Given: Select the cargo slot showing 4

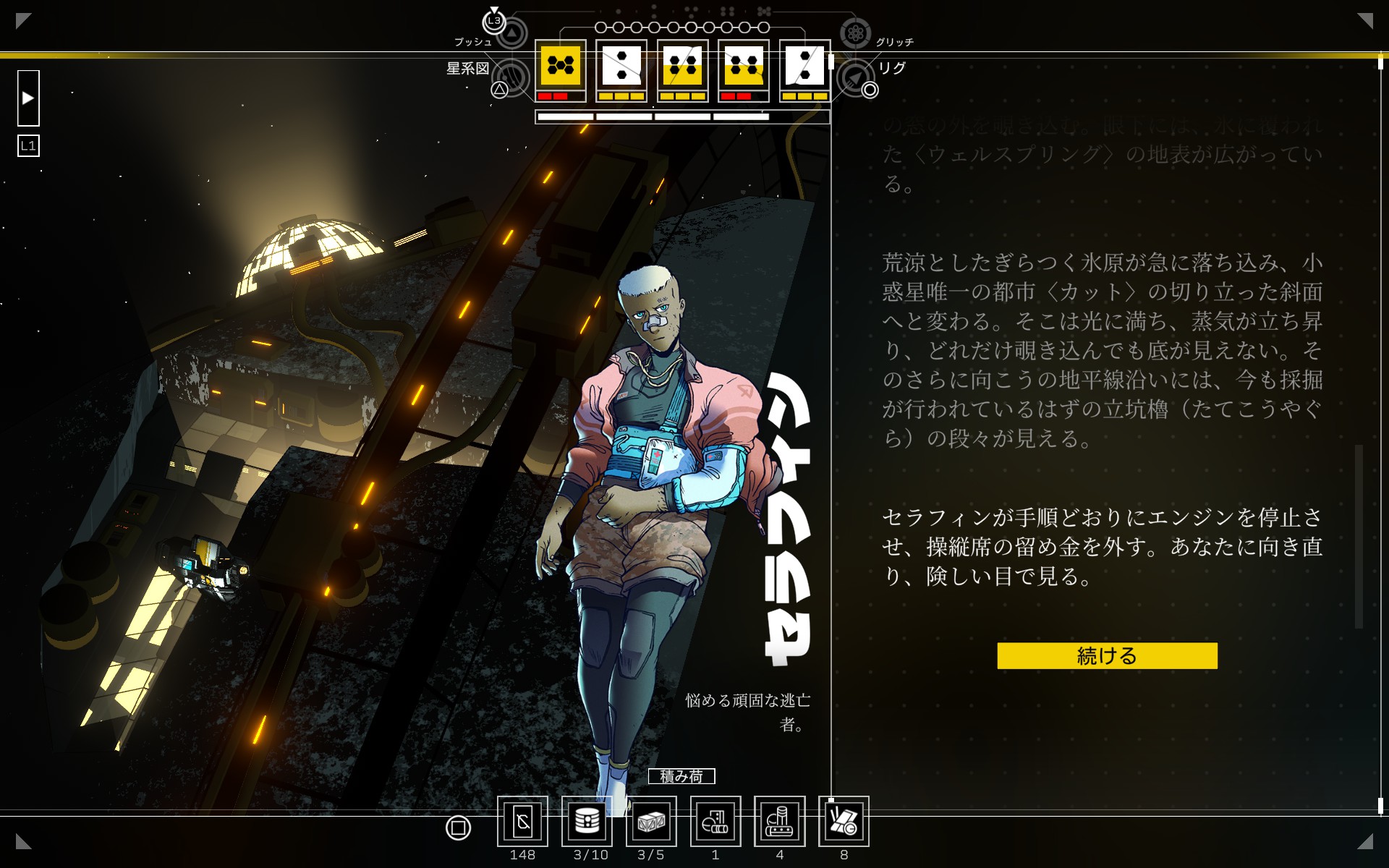Looking at the screenshot, I should click(779, 822).
